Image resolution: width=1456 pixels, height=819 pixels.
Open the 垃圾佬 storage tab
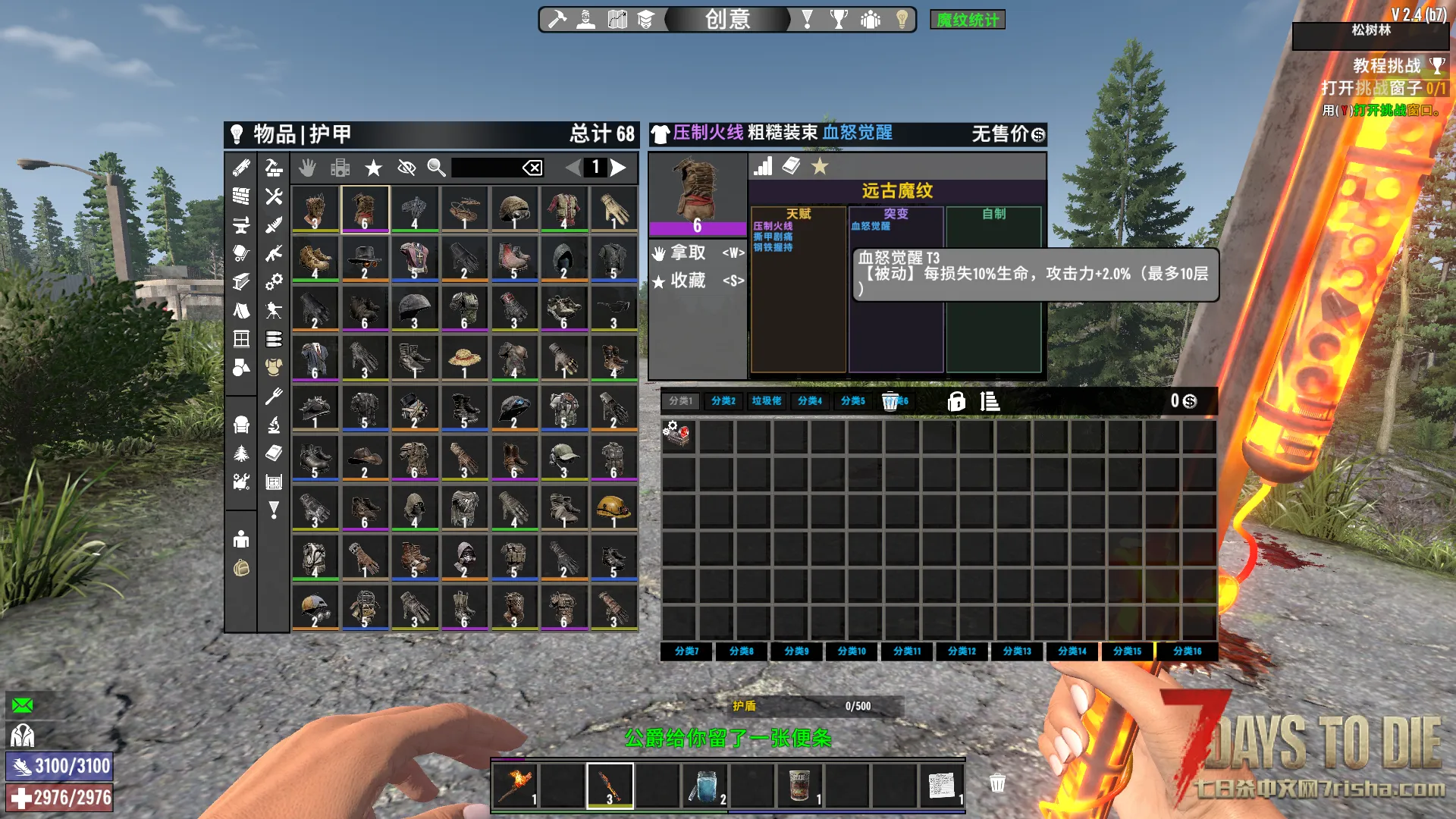(x=767, y=401)
